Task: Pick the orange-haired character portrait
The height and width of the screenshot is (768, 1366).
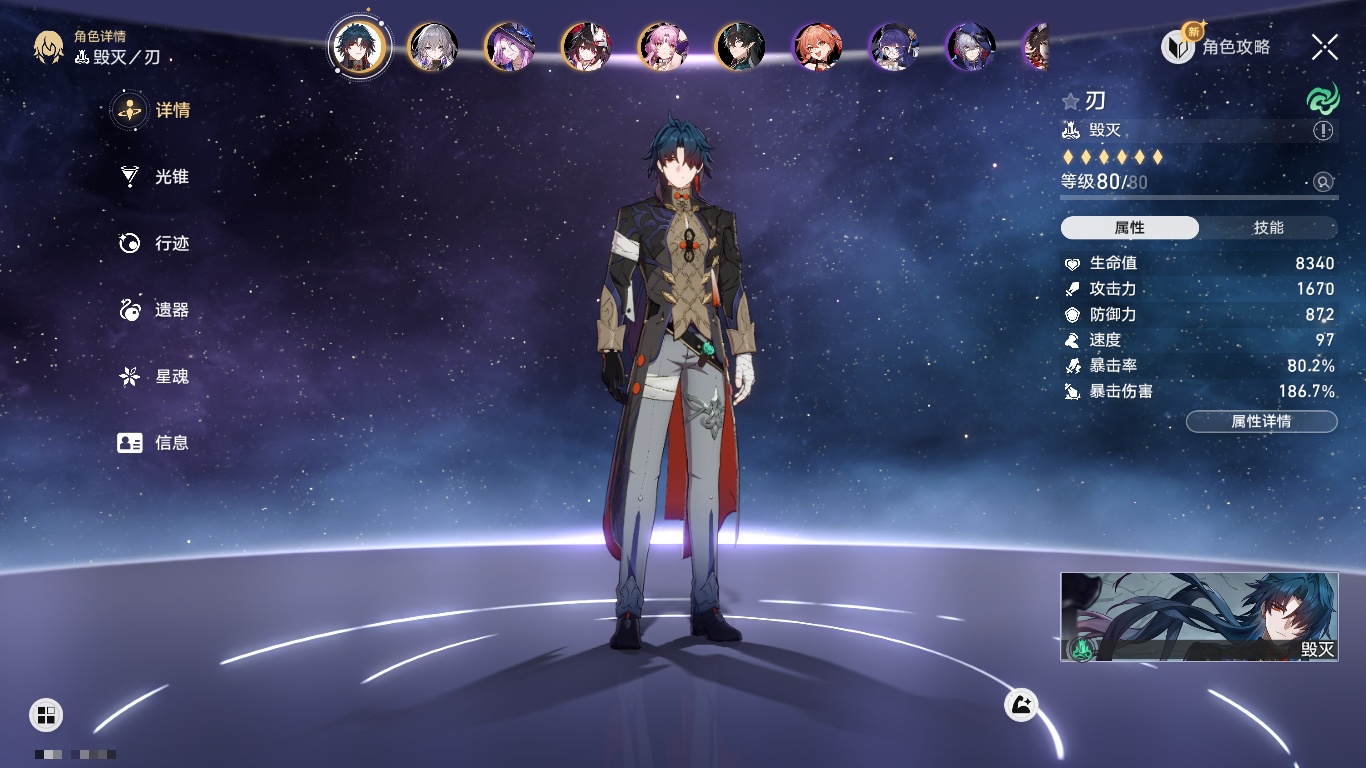Action: tap(817, 46)
